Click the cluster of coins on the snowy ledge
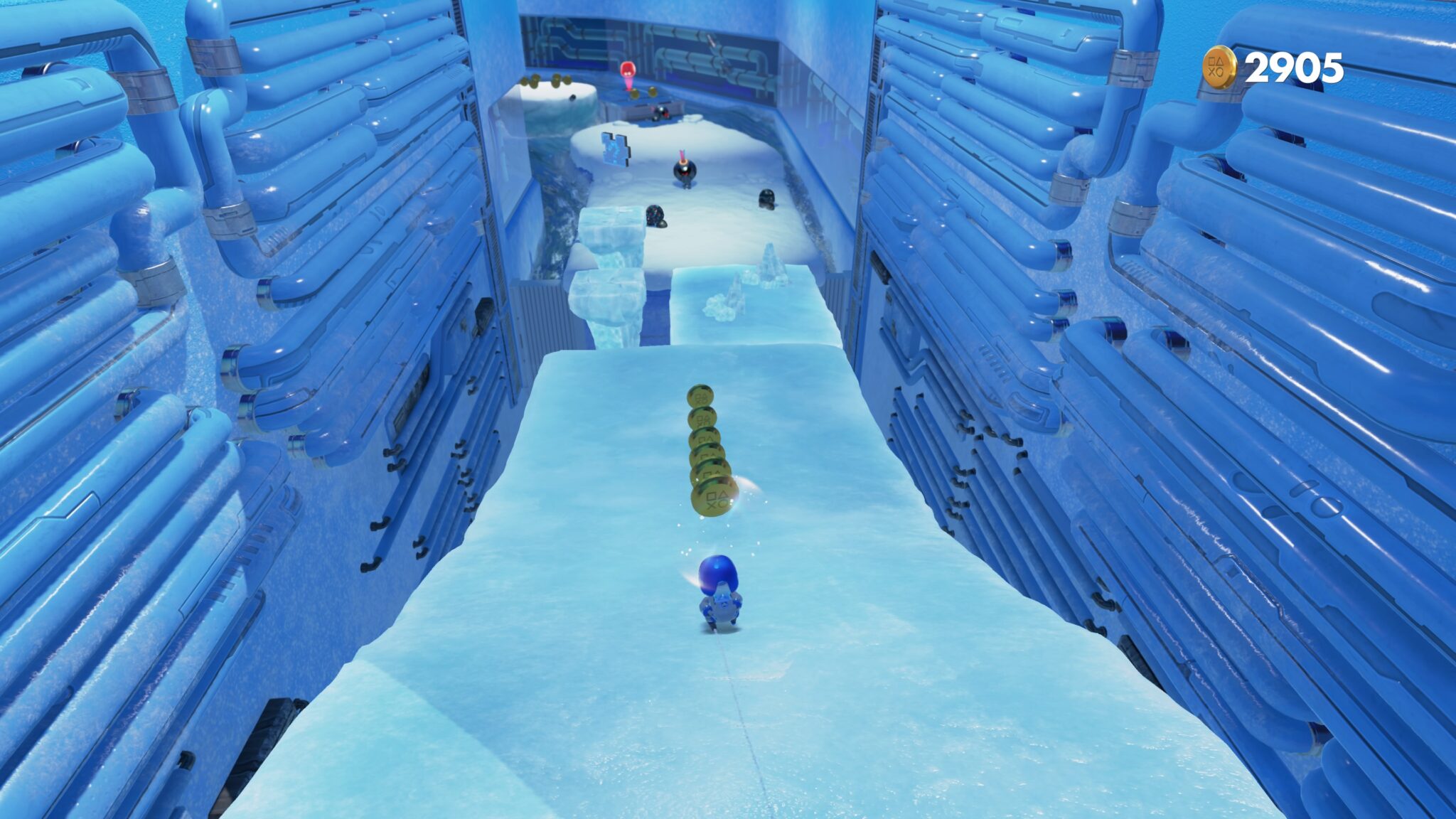Image resolution: width=1456 pixels, height=819 pixels. (x=544, y=82)
